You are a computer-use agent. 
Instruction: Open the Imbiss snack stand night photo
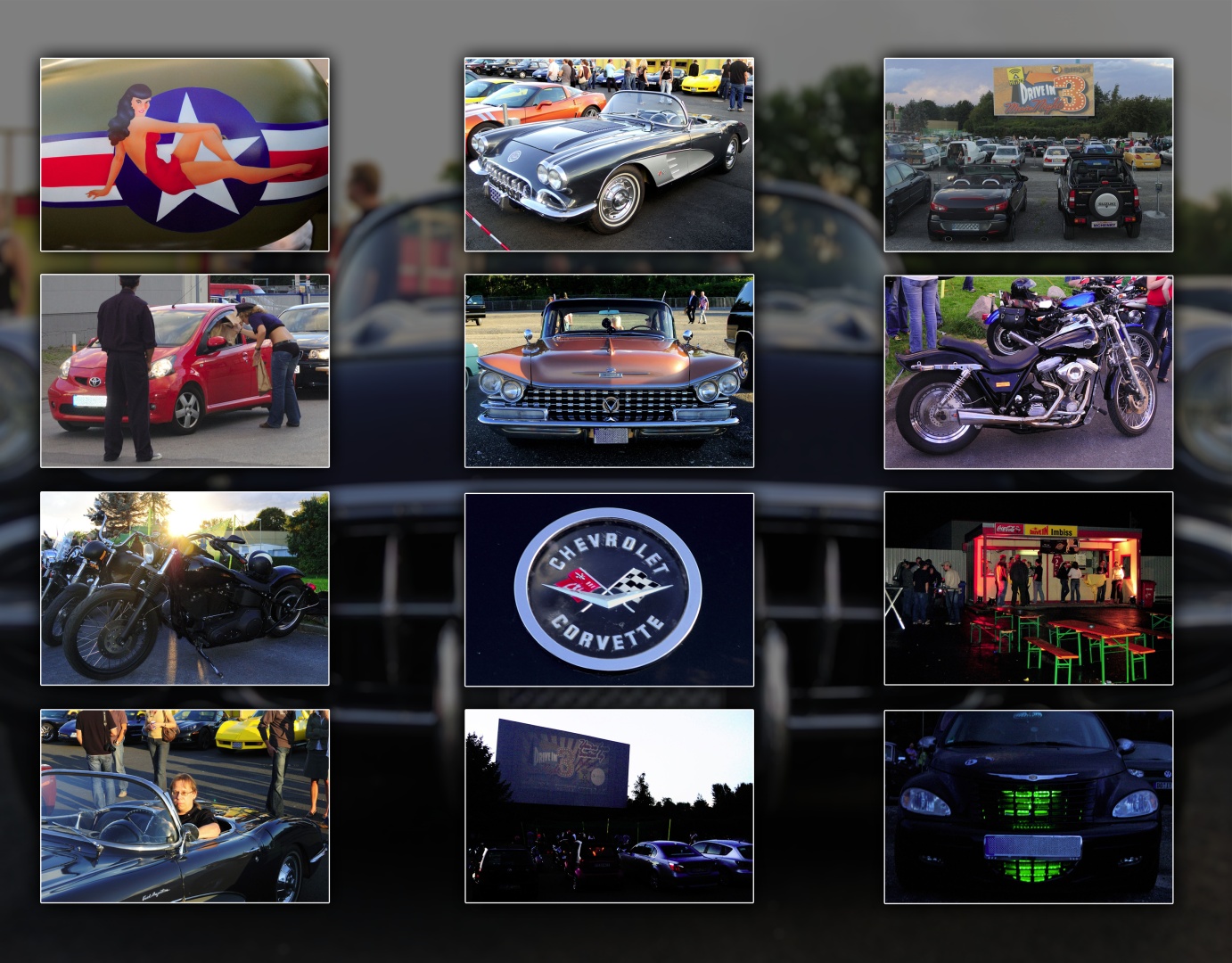(1028, 588)
